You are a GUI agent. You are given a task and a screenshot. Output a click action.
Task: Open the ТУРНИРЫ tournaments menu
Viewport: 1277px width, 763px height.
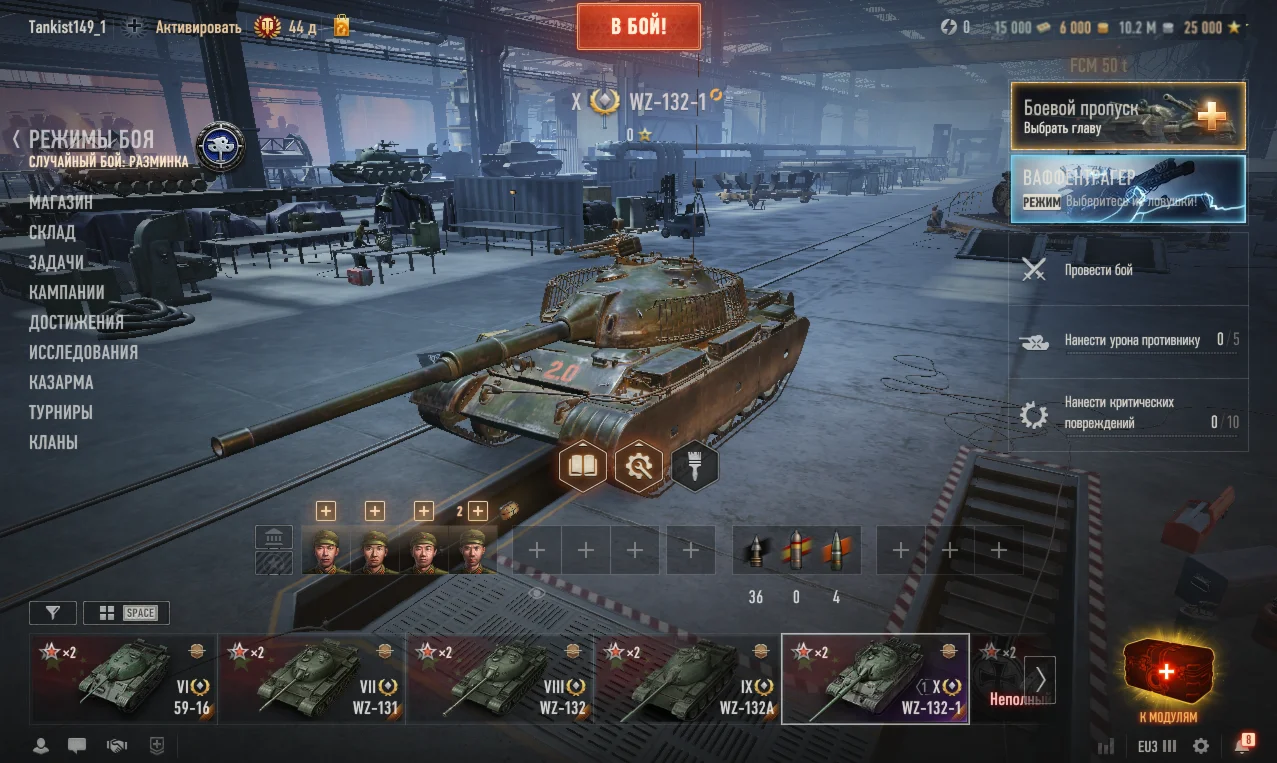(x=61, y=412)
